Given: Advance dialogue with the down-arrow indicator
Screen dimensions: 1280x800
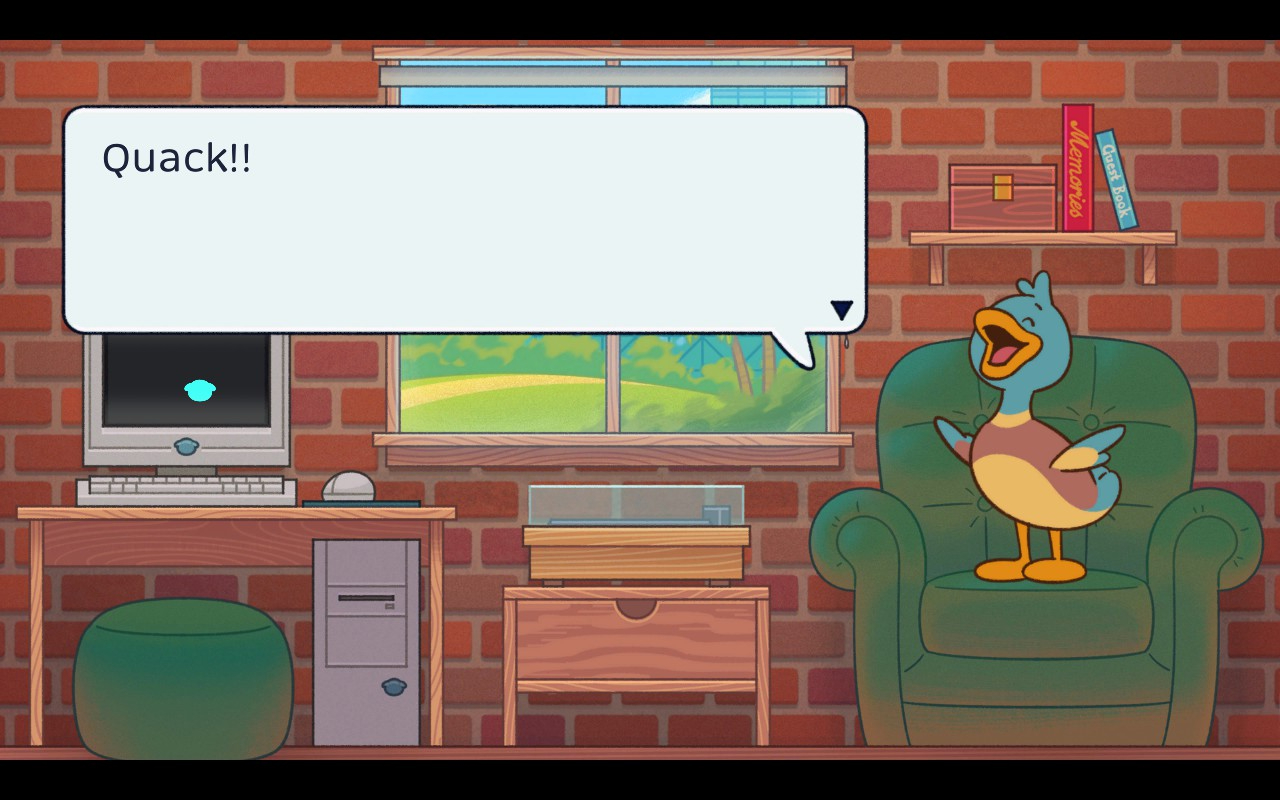Looking at the screenshot, I should coord(841,310).
